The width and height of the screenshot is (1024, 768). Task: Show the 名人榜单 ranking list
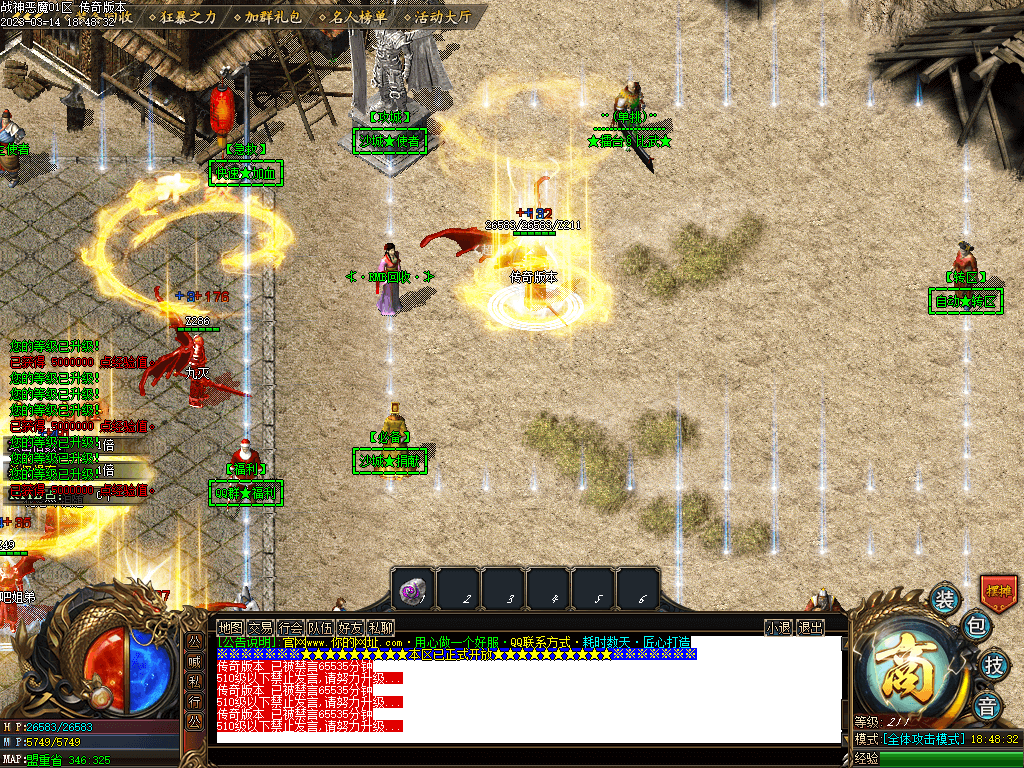(359, 17)
